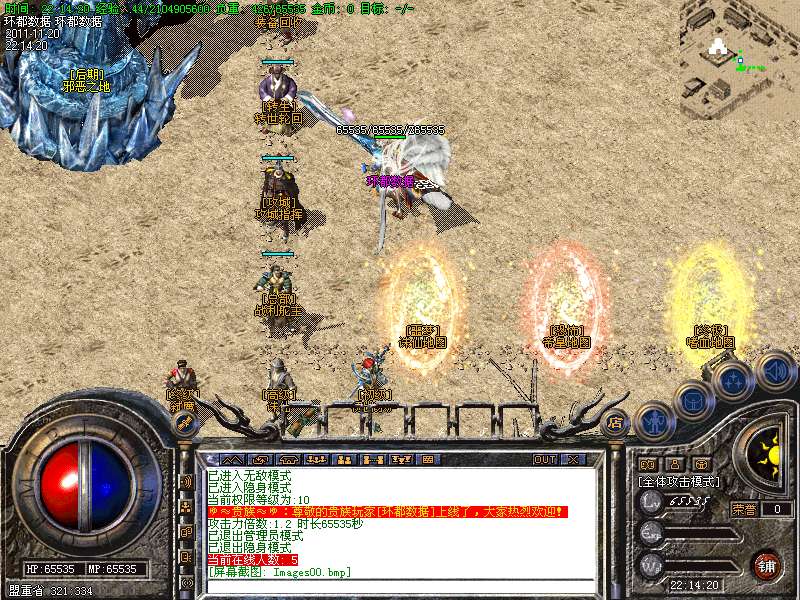
Task: Click the OUT button above chat
Action: coord(544,460)
